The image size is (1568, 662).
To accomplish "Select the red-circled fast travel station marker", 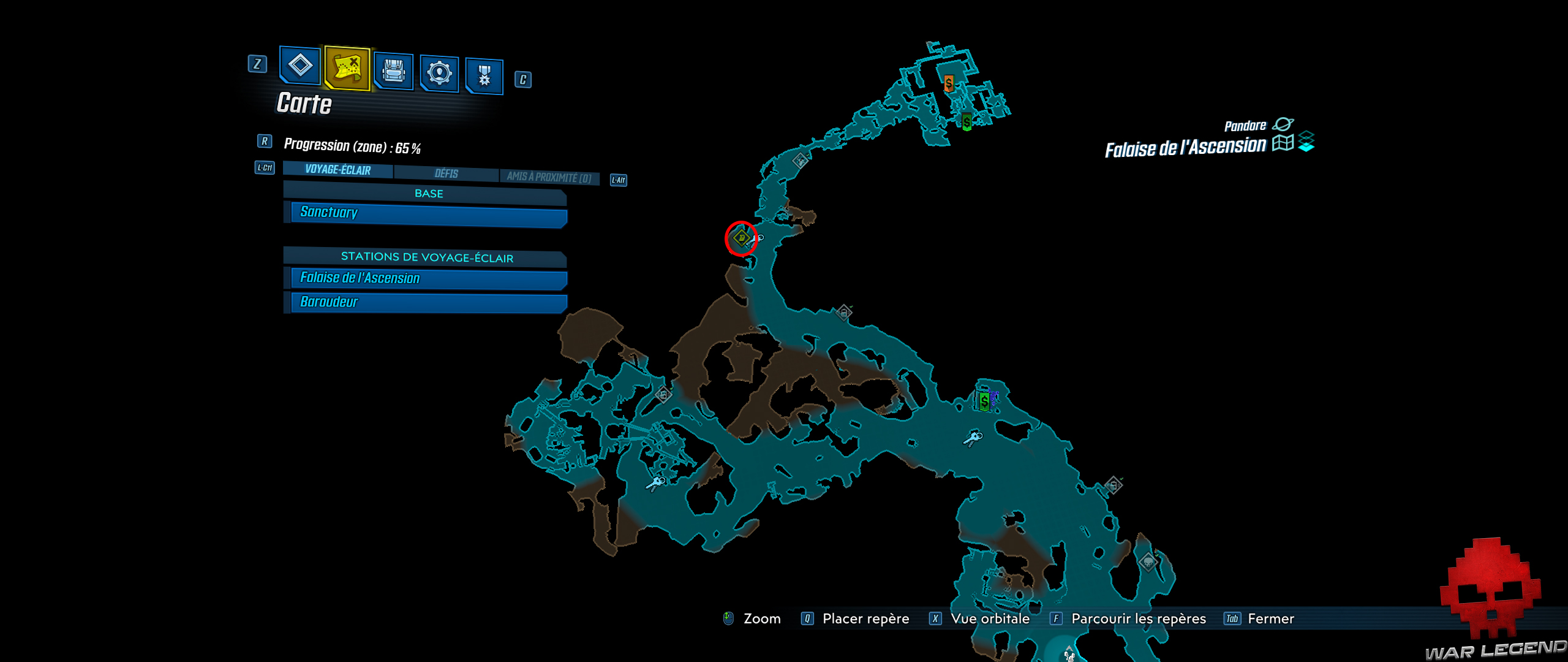I will [742, 238].
